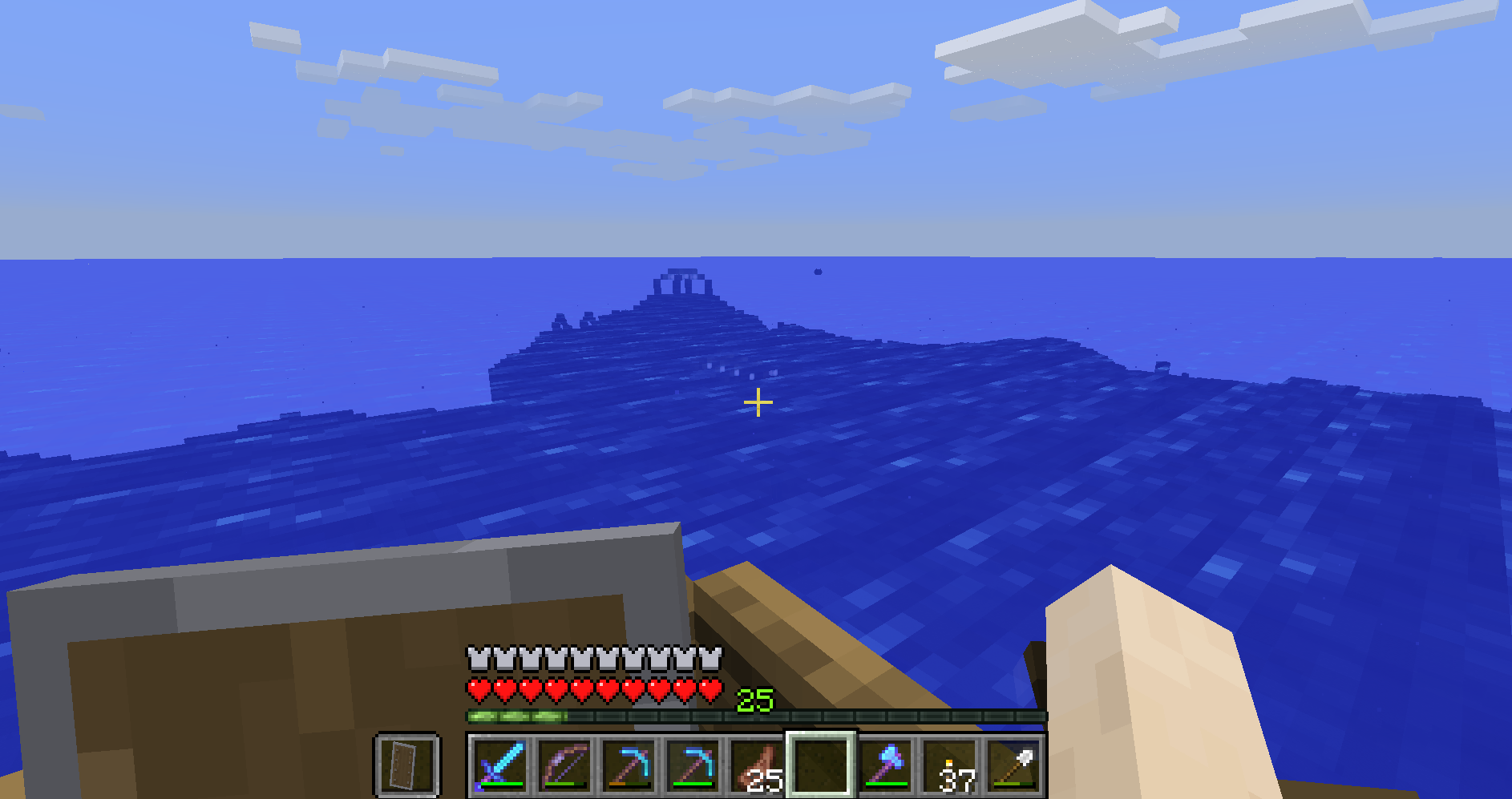
Task: Choose the enchanted bow slot
Action: (x=564, y=765)
